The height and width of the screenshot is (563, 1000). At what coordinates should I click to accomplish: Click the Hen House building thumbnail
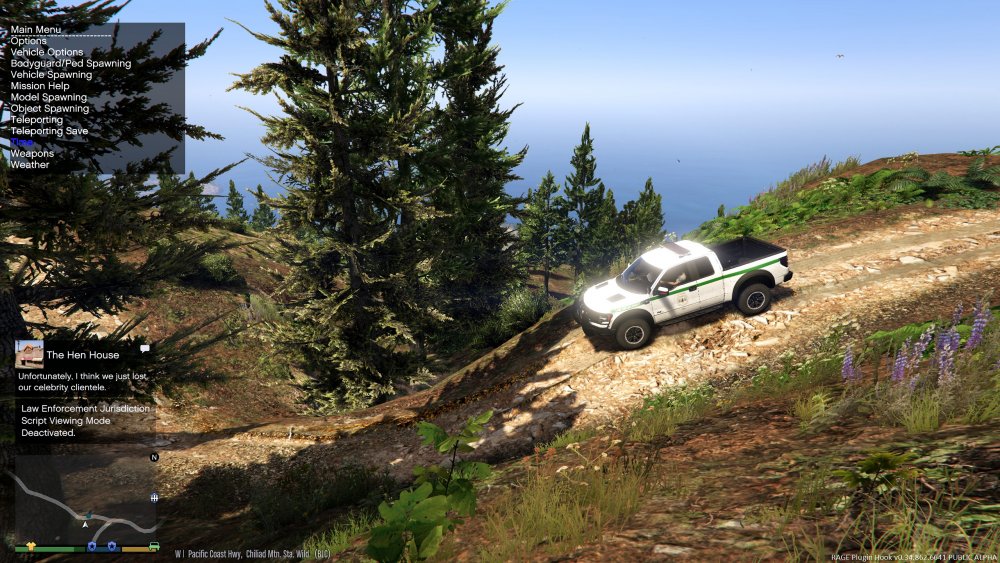pyautogui.click(x=29, y=353)
